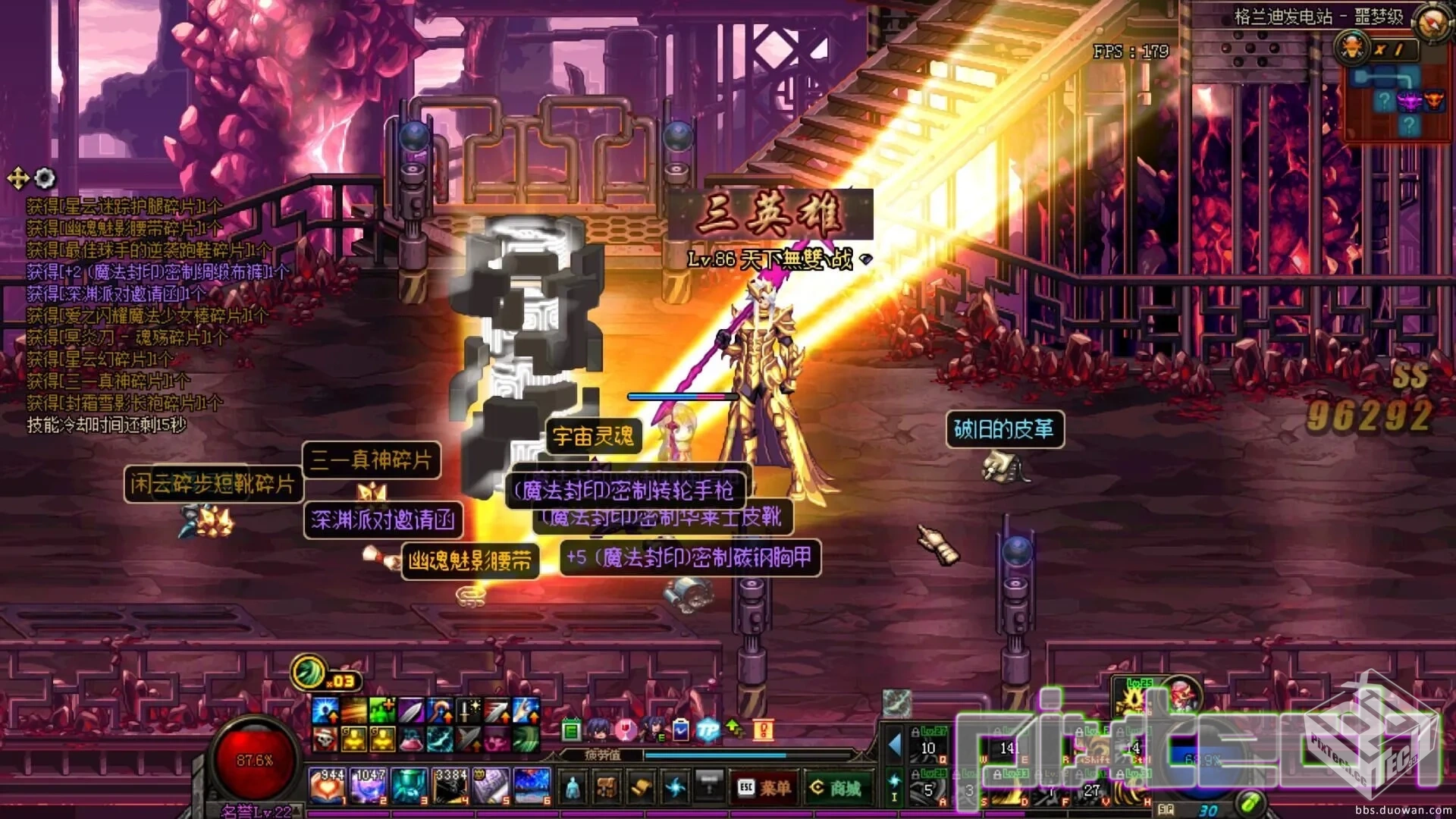The height and width of the screenshot is (819, 1456).
Task: Open the 菜单 (ESC menu) button
Action: [764, 789]
